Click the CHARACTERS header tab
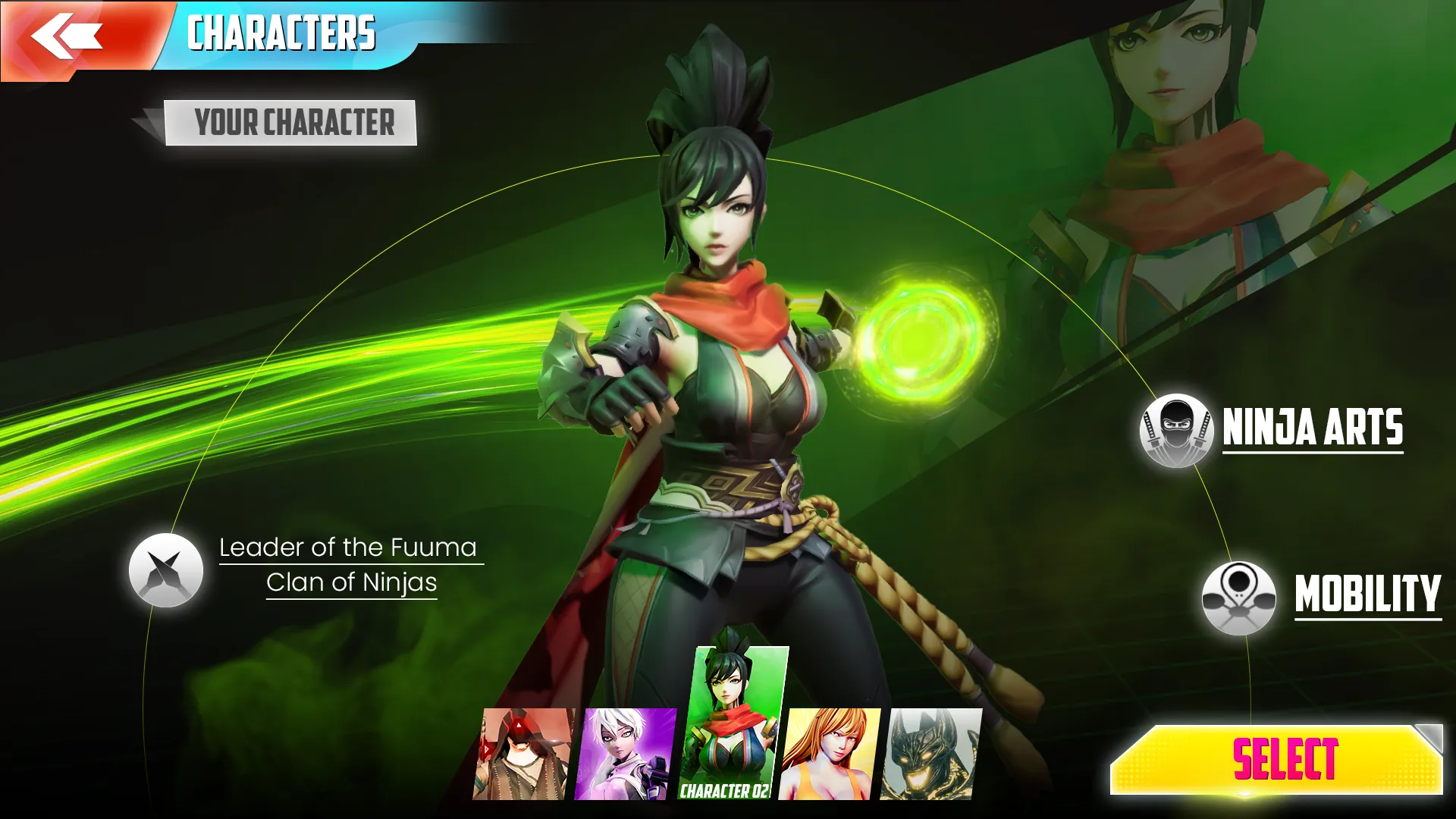This screenshot has width=1456, height=819. coord(282,32)
